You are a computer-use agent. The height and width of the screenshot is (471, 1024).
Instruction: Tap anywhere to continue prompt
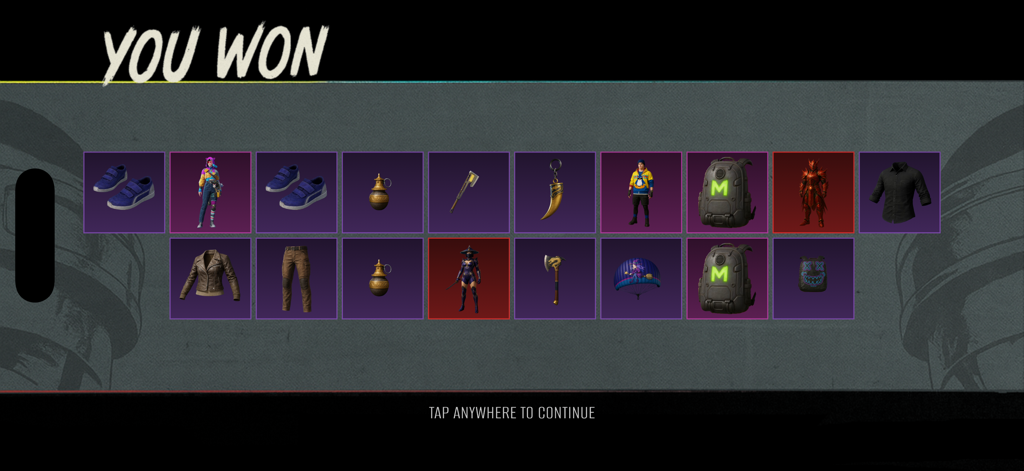(x=511, y=413)
